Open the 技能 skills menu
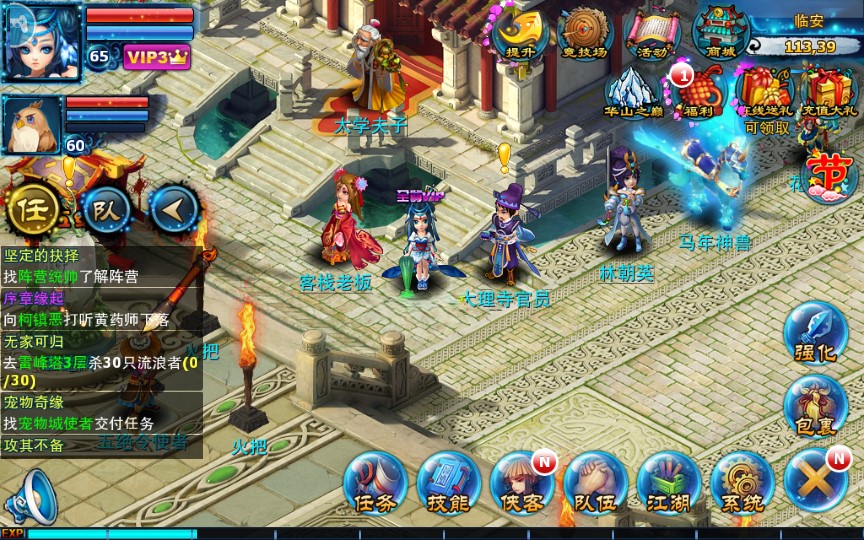 pos(448,482)
